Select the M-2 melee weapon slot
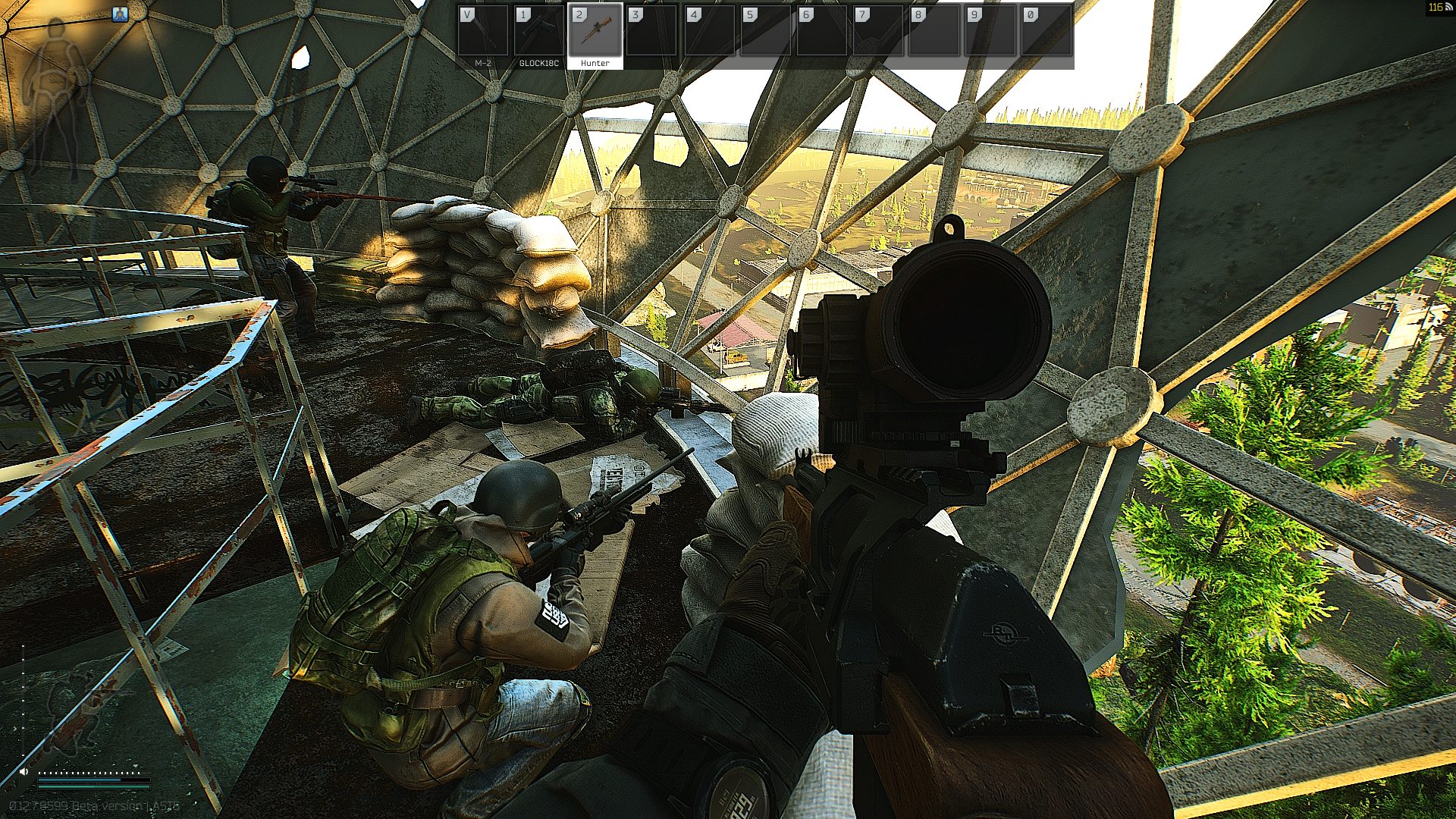The width and height of the screenshot is (1456, 819). tap(483, 36)
